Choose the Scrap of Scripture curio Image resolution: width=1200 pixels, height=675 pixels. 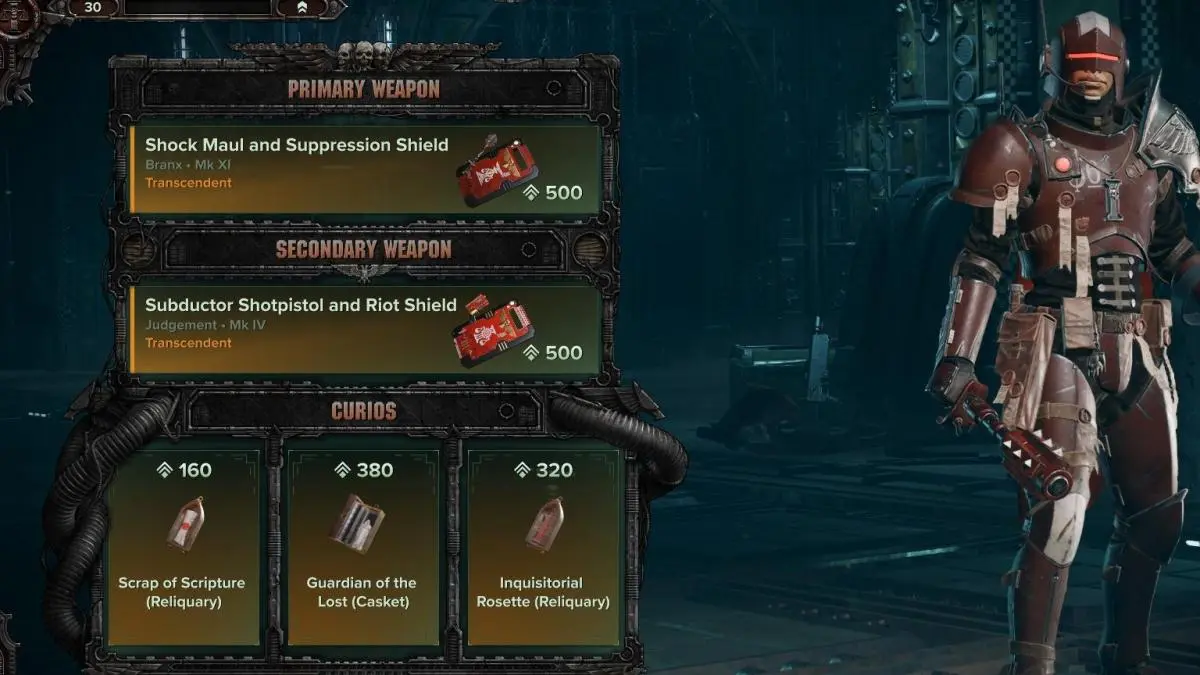(182, 546)
